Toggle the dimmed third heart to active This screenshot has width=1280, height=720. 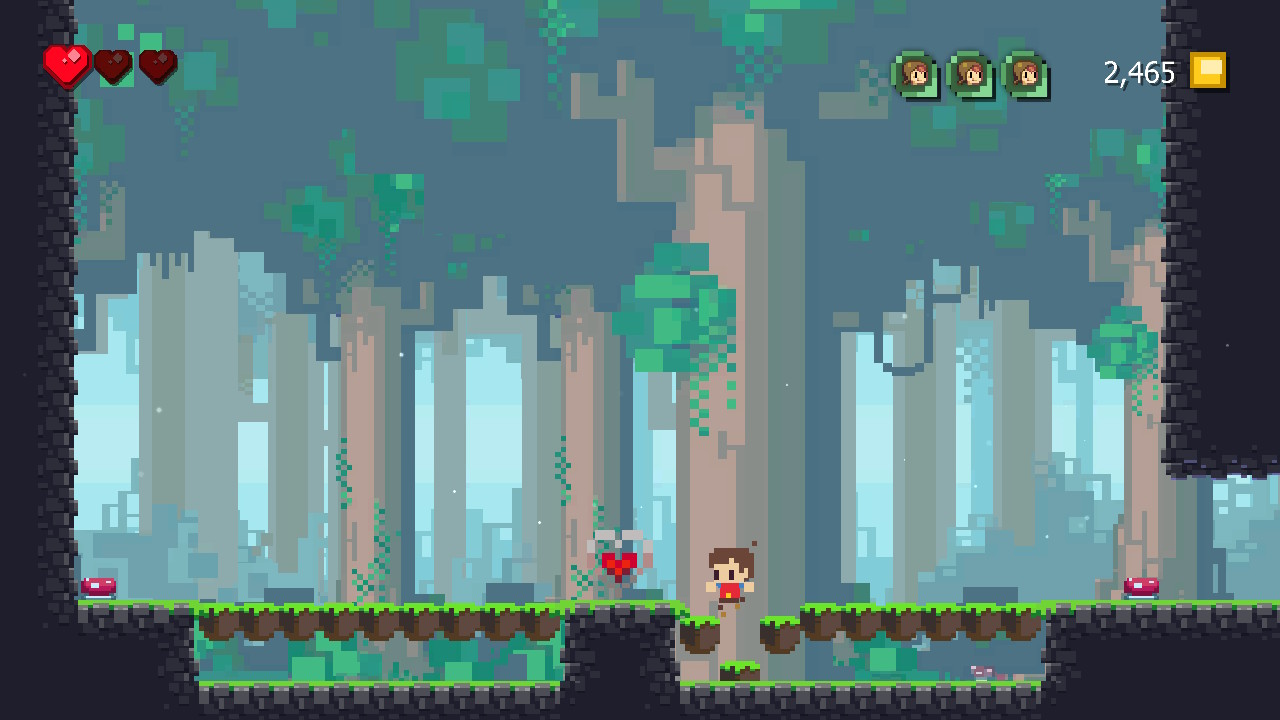point(156,69)
